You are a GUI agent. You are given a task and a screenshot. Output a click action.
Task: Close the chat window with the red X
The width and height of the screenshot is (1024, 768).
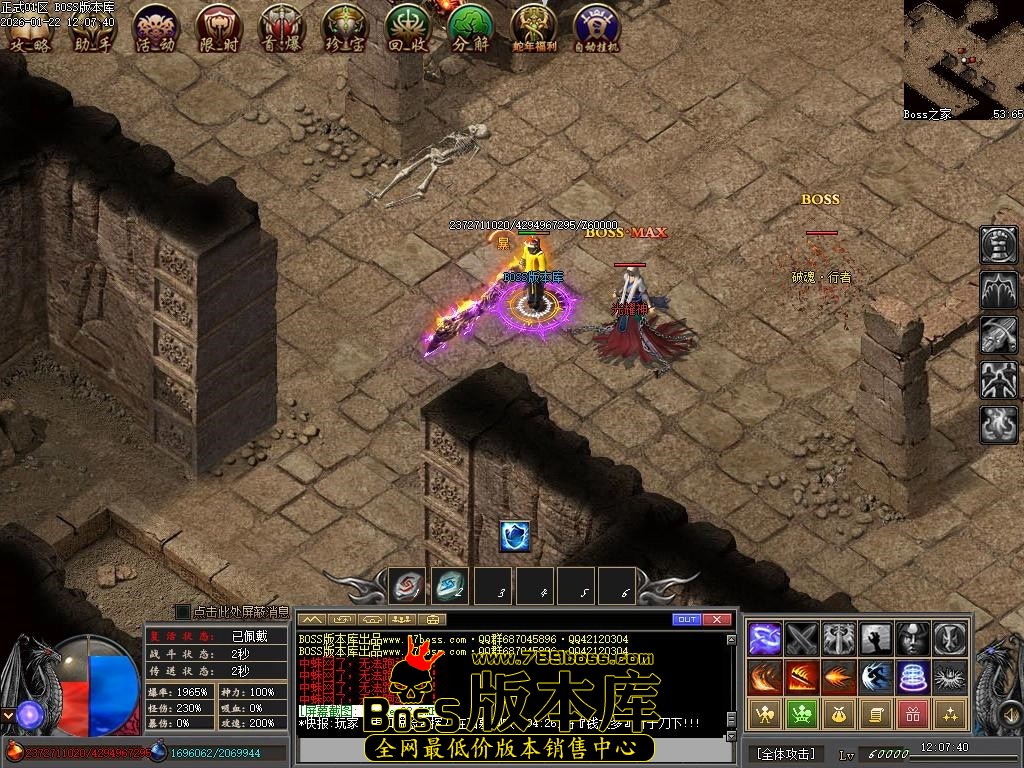coord(717,620)
